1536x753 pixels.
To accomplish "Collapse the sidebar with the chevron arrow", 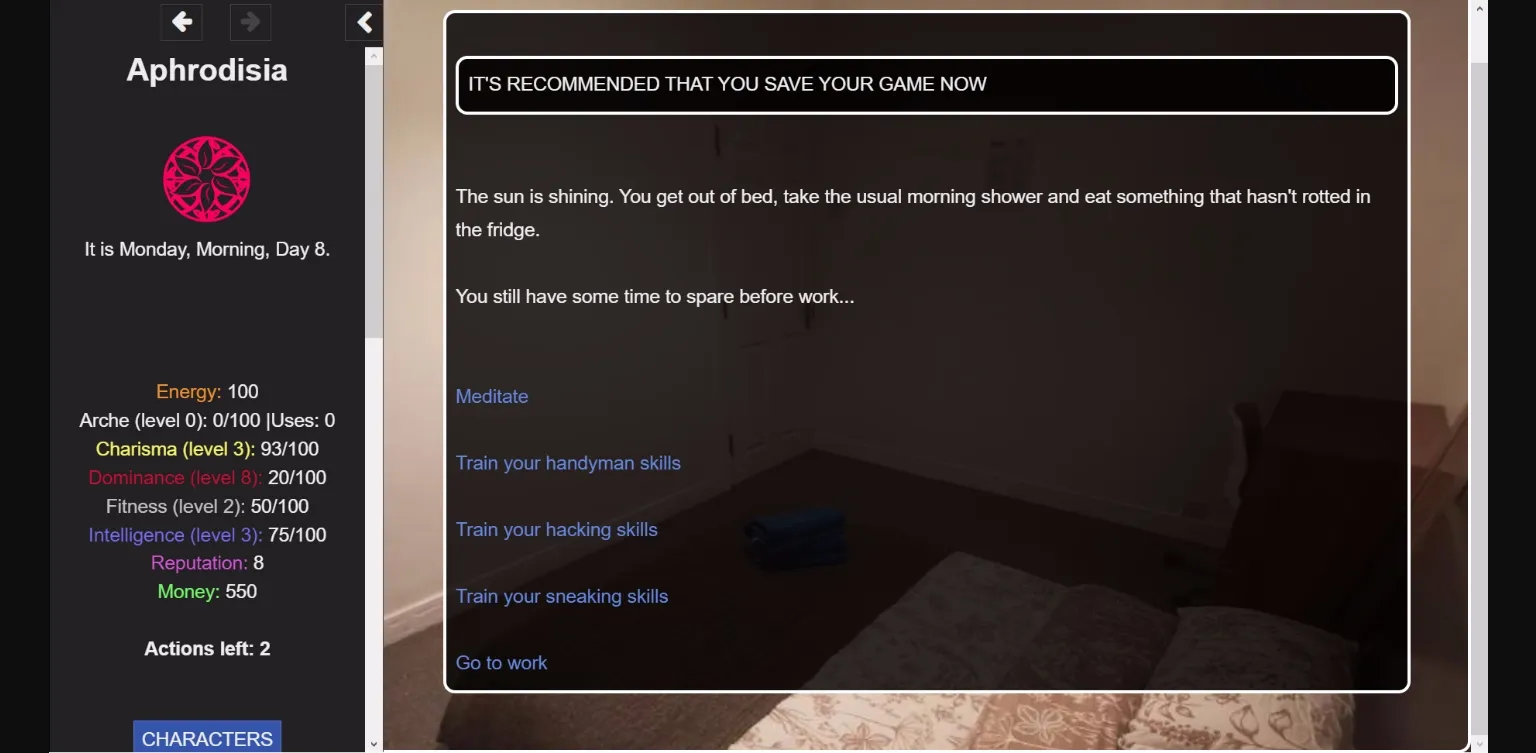I will (364, 22).
